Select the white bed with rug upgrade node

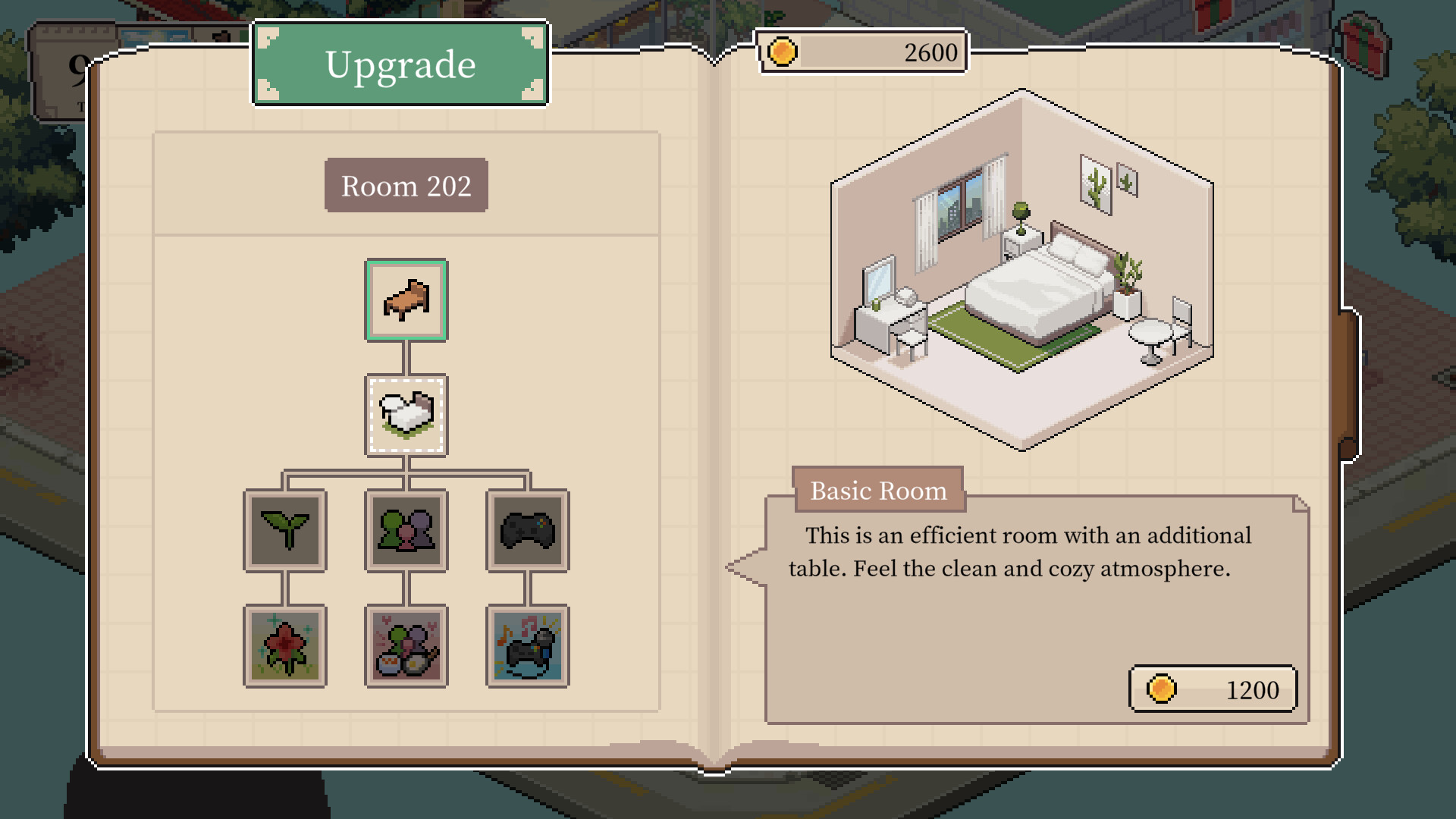tap(406, 416)
